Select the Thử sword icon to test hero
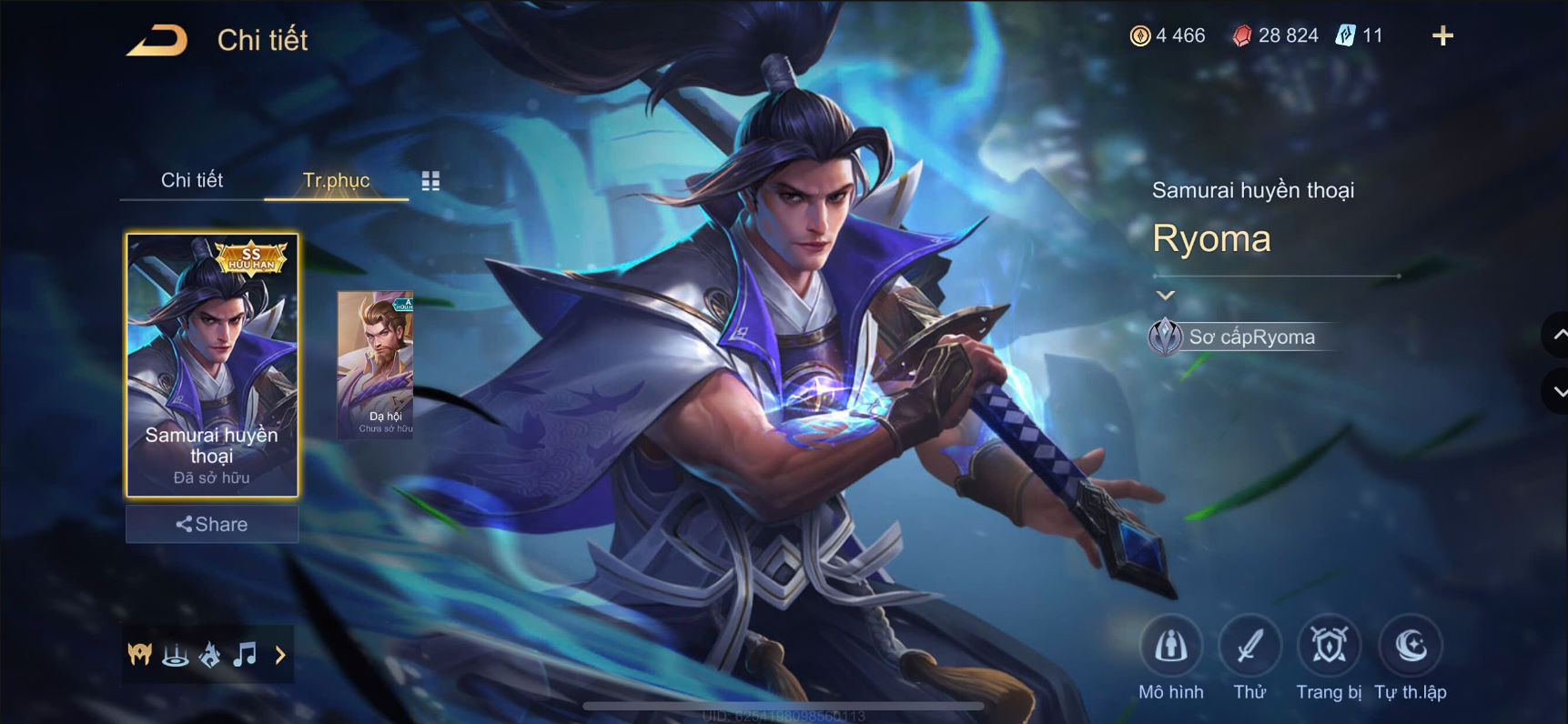This screenshot has height=724, width=1568. 1250,648
